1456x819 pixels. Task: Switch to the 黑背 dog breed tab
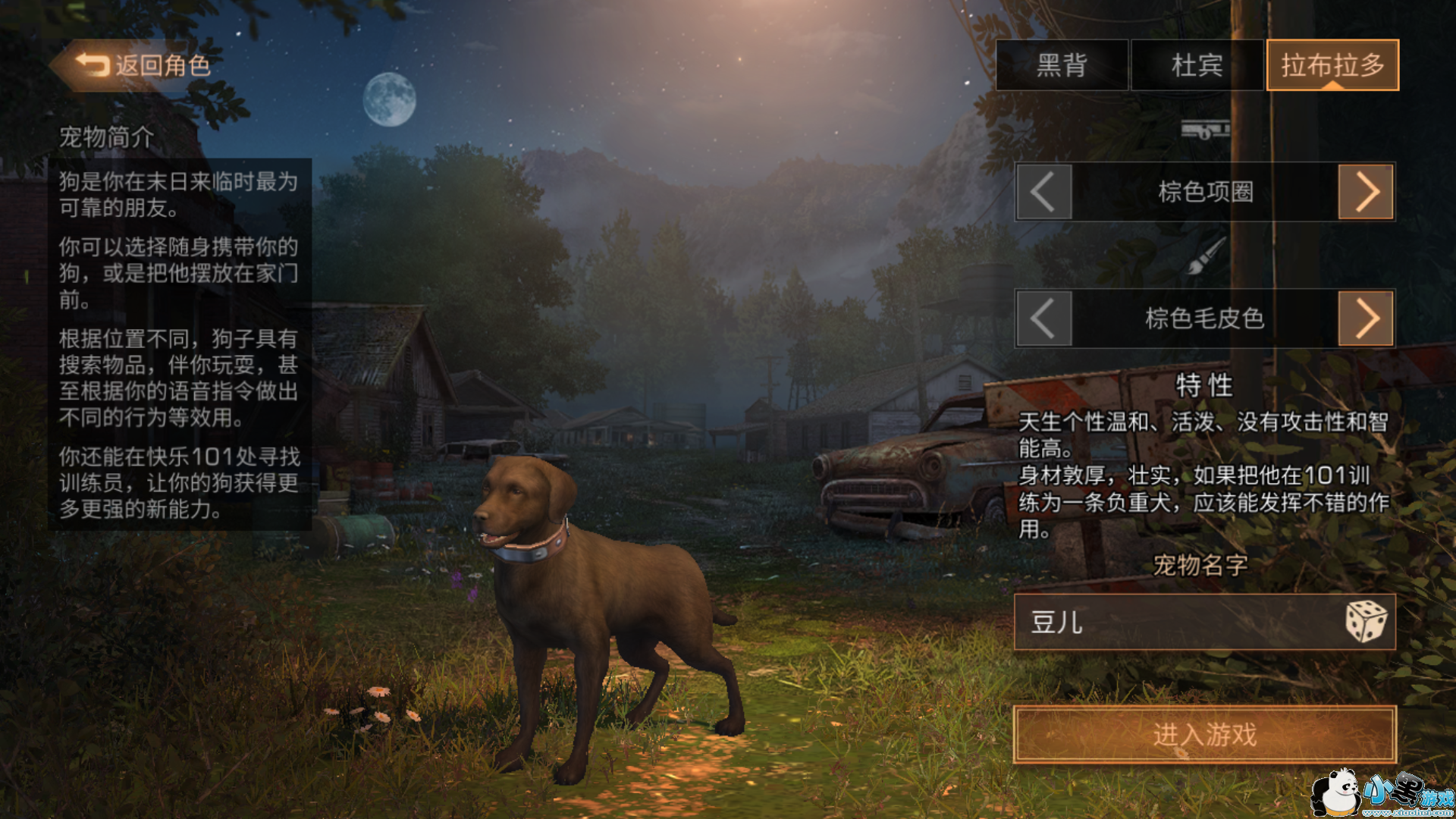point(1062,65)
